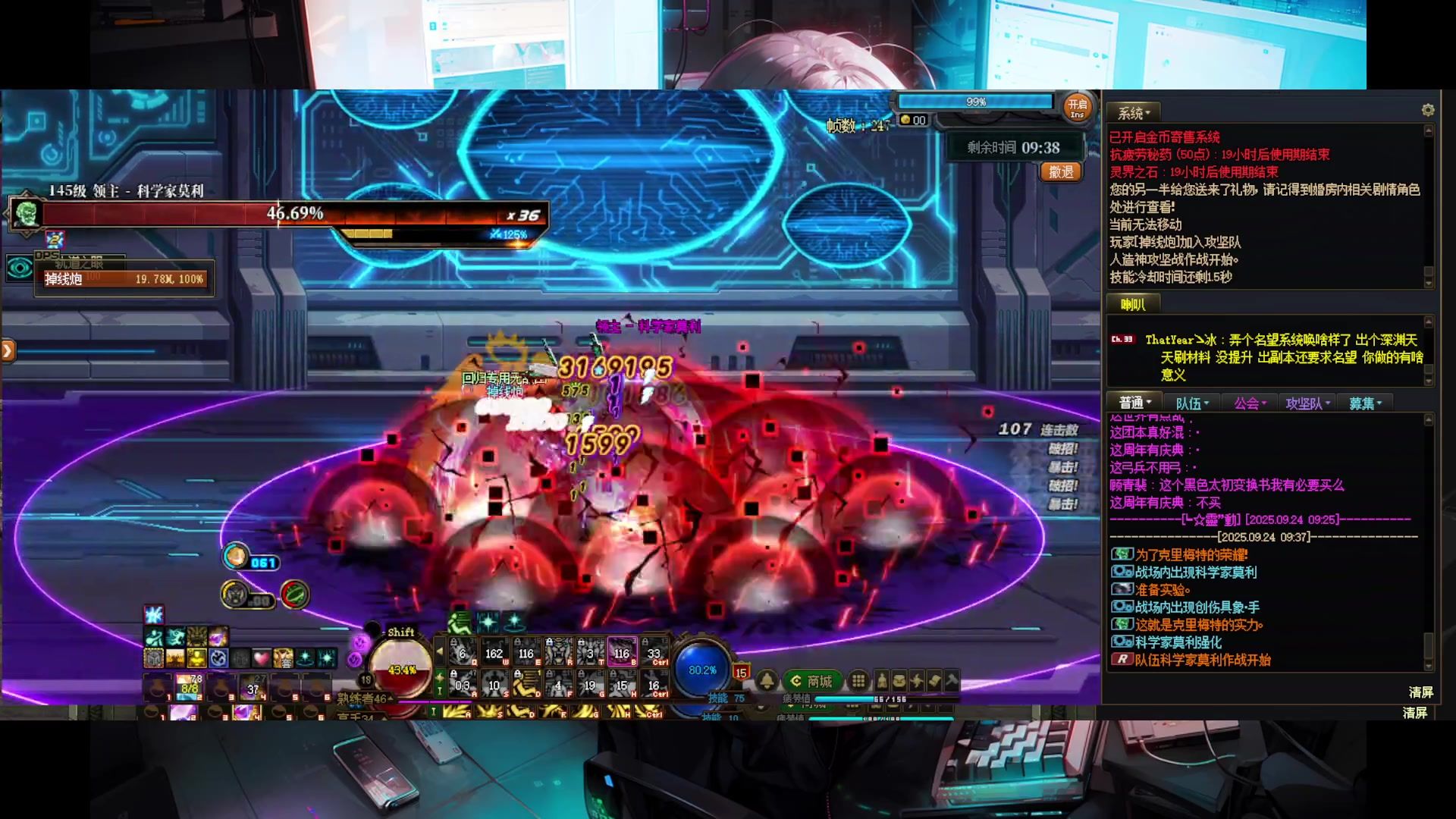1456x819 pixels.
Task: Activate the skill slot showing 162
Action: coord(494,652)
